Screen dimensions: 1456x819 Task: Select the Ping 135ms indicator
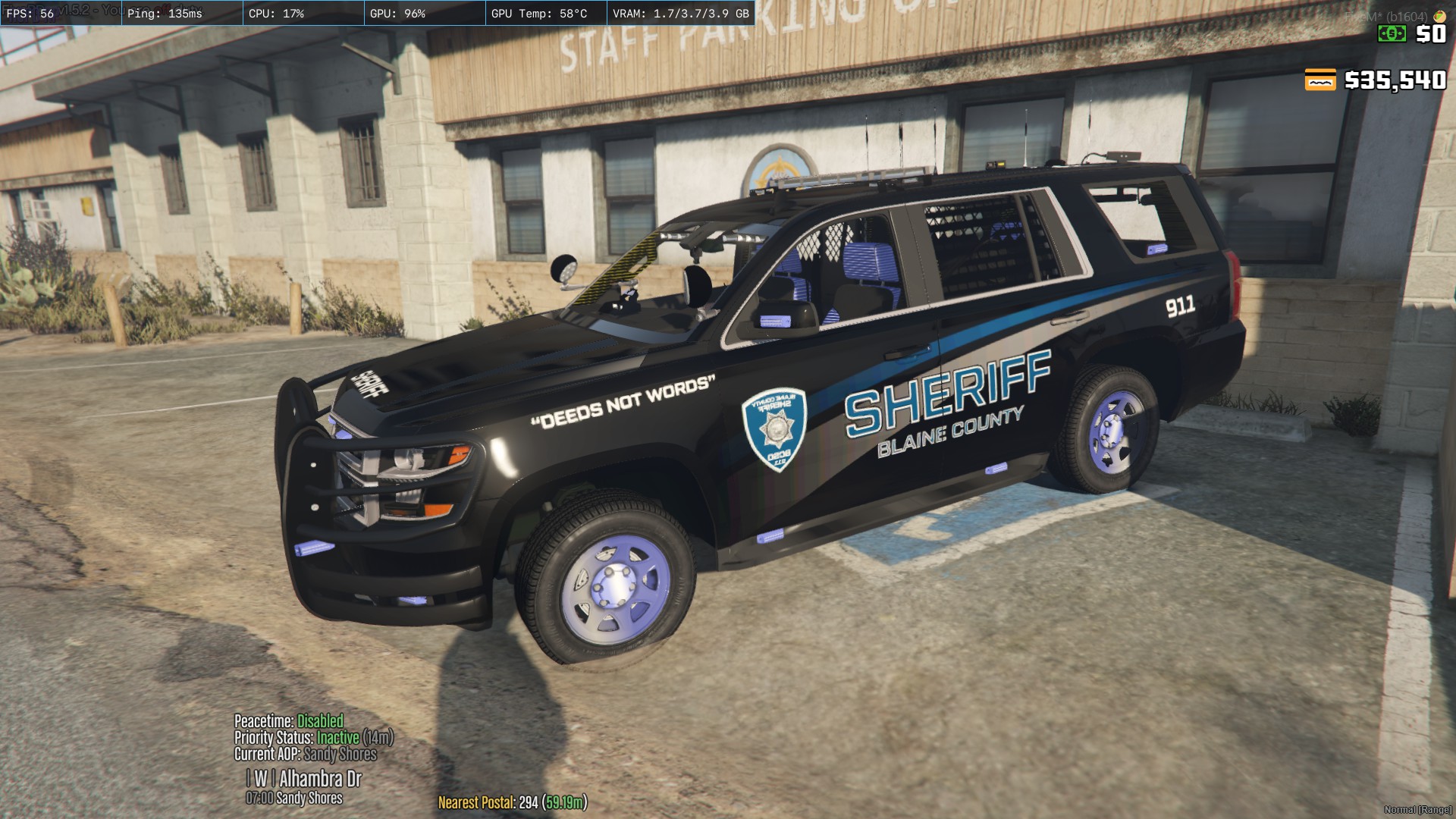163,11
